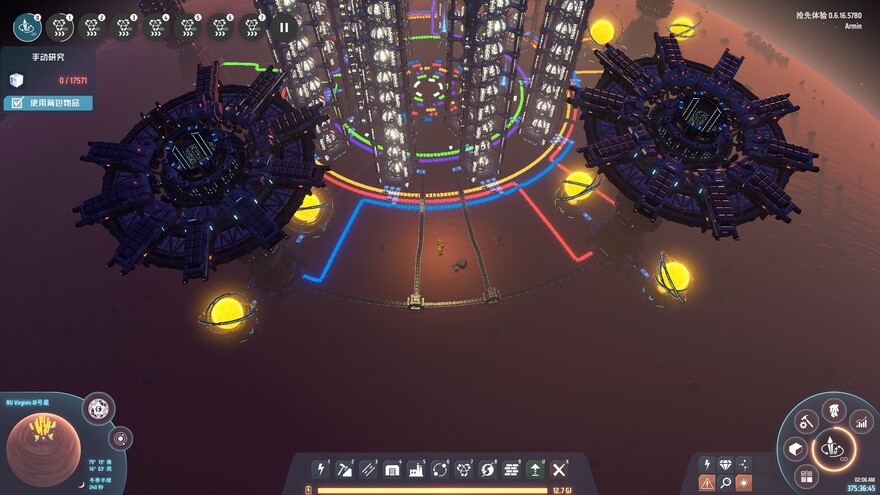Open the central tech tree button

[833, 449]
